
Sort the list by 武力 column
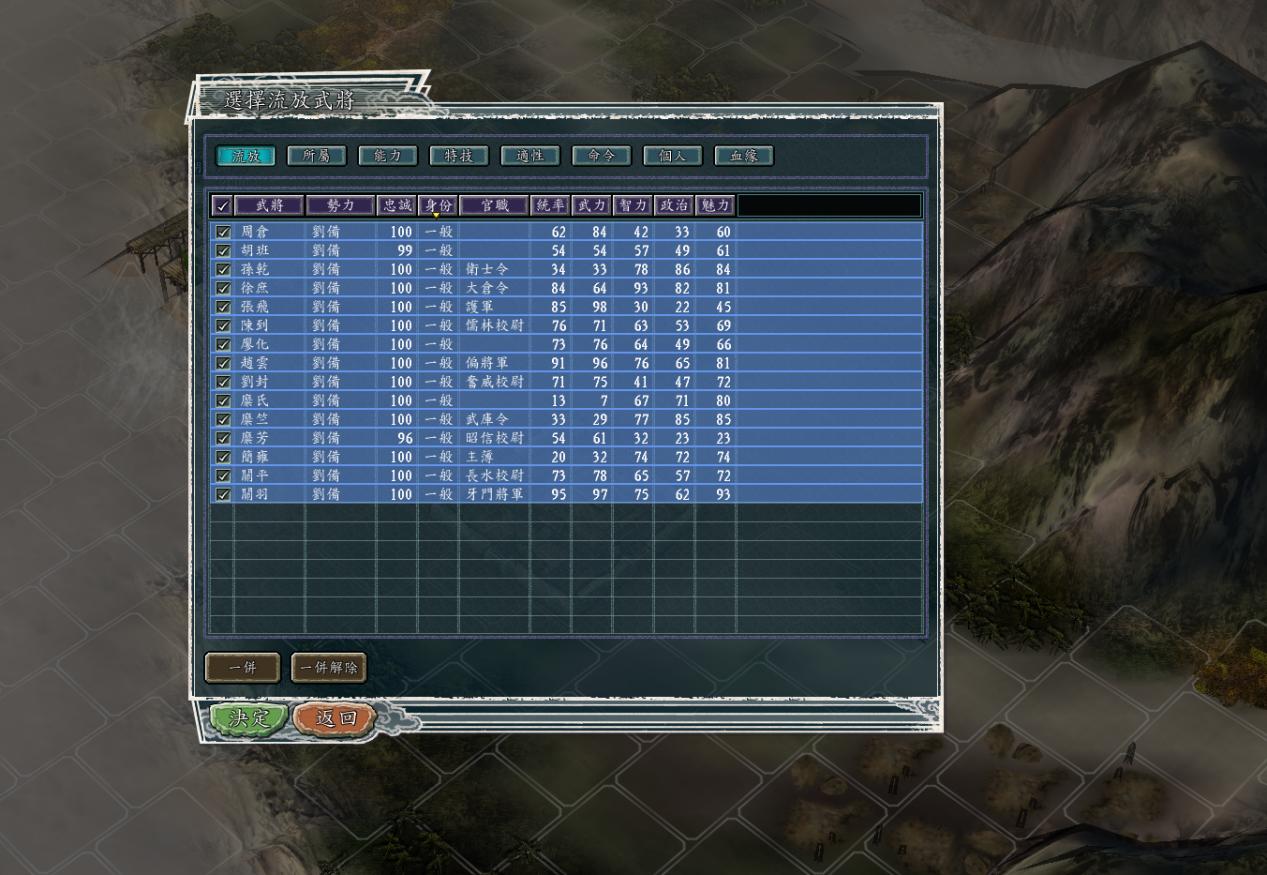(591, 206)
